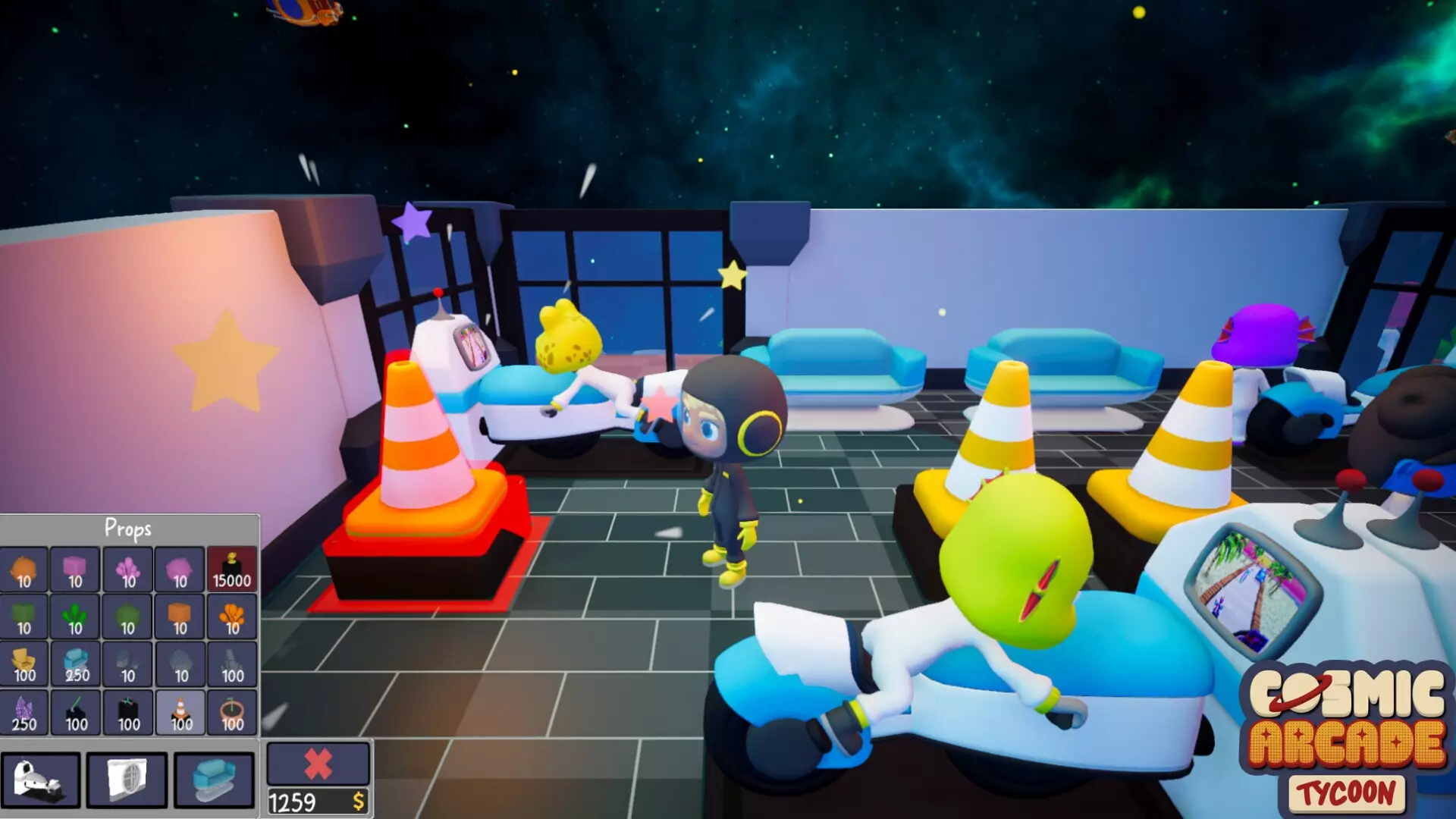Select the 15000 duck trophy prop

tap(231, 570)
